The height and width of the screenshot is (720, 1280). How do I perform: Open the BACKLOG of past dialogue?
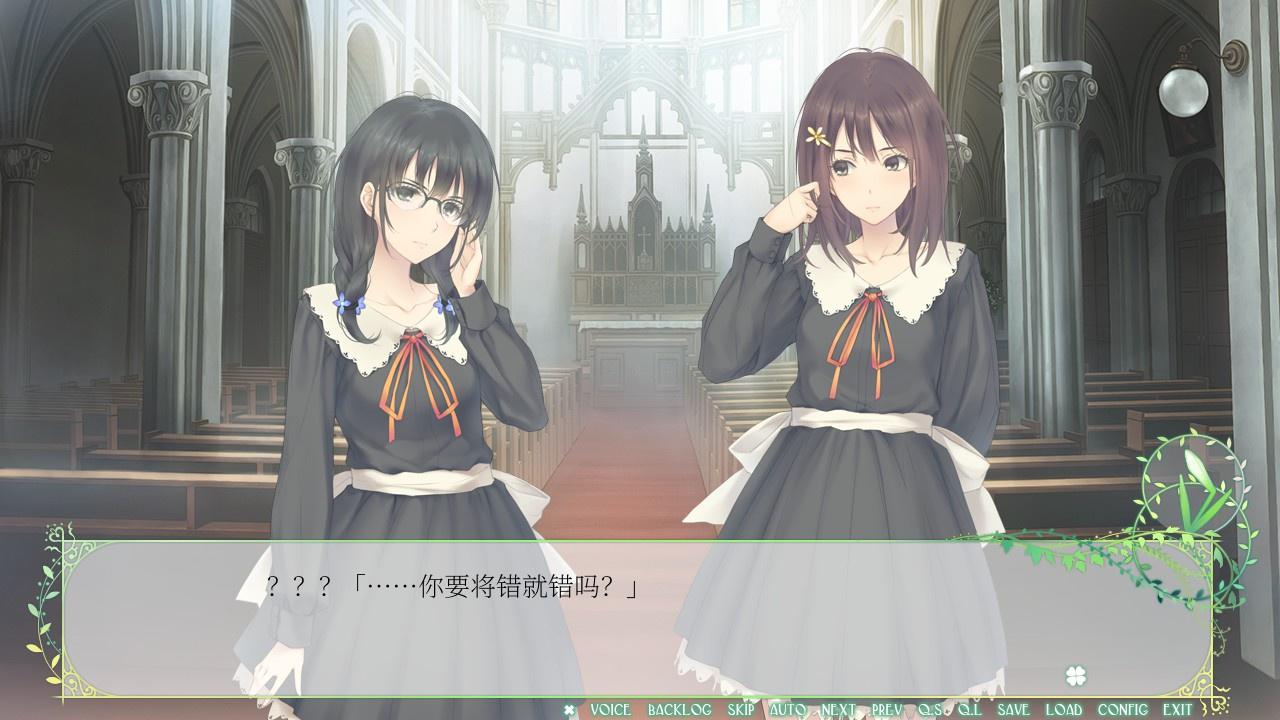679,710
